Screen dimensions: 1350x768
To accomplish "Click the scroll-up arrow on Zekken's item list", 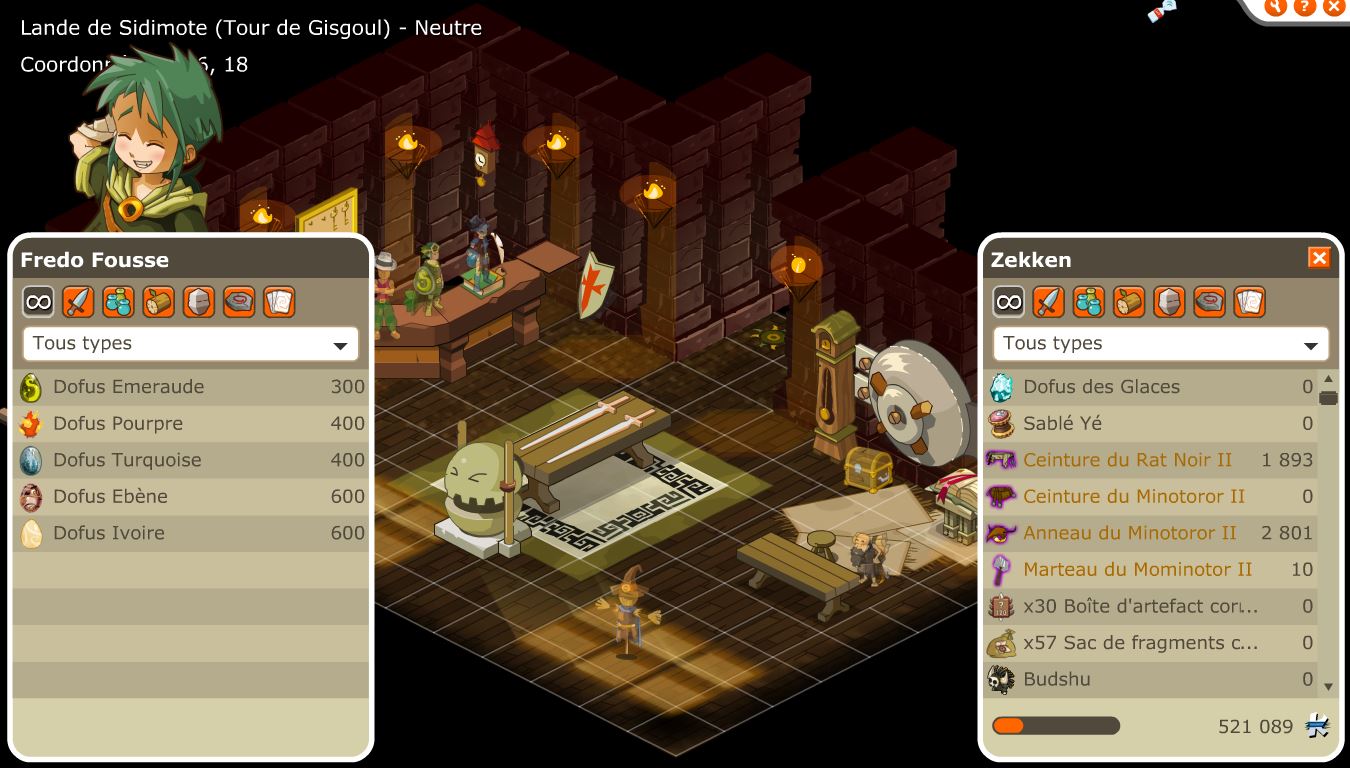I will click(x=1328, y=378).
